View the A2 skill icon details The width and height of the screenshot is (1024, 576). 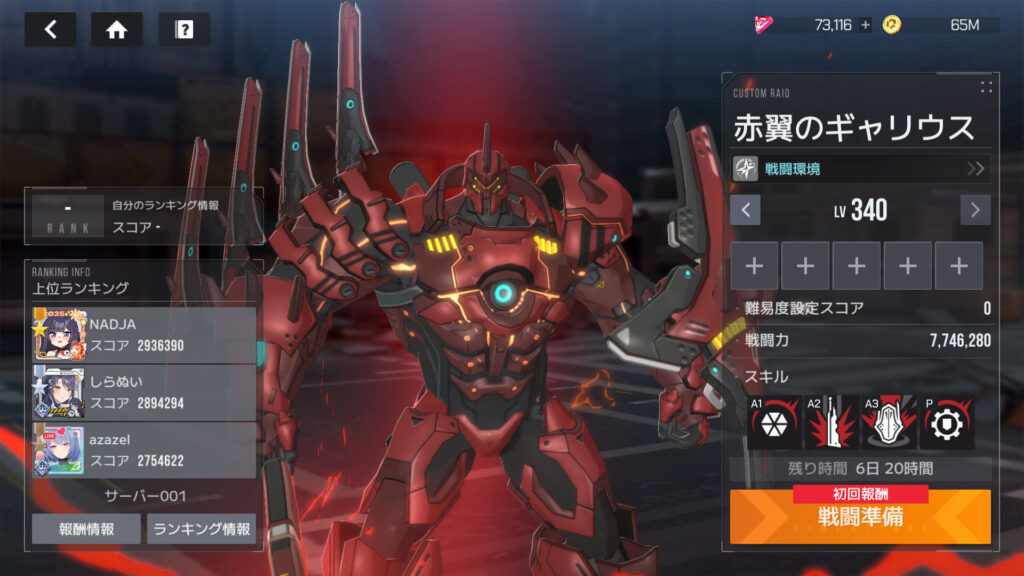tap(831, 423)
